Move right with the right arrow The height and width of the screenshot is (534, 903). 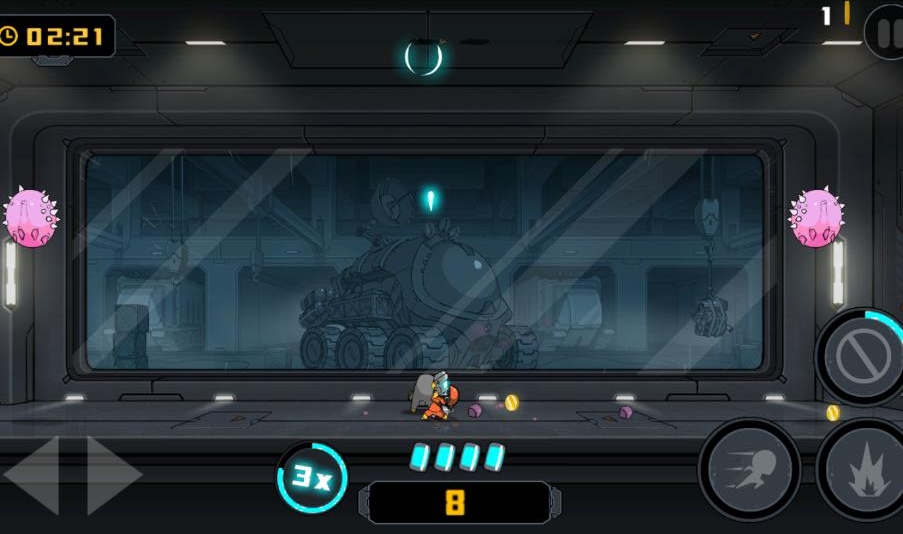[x=112, y=475]
